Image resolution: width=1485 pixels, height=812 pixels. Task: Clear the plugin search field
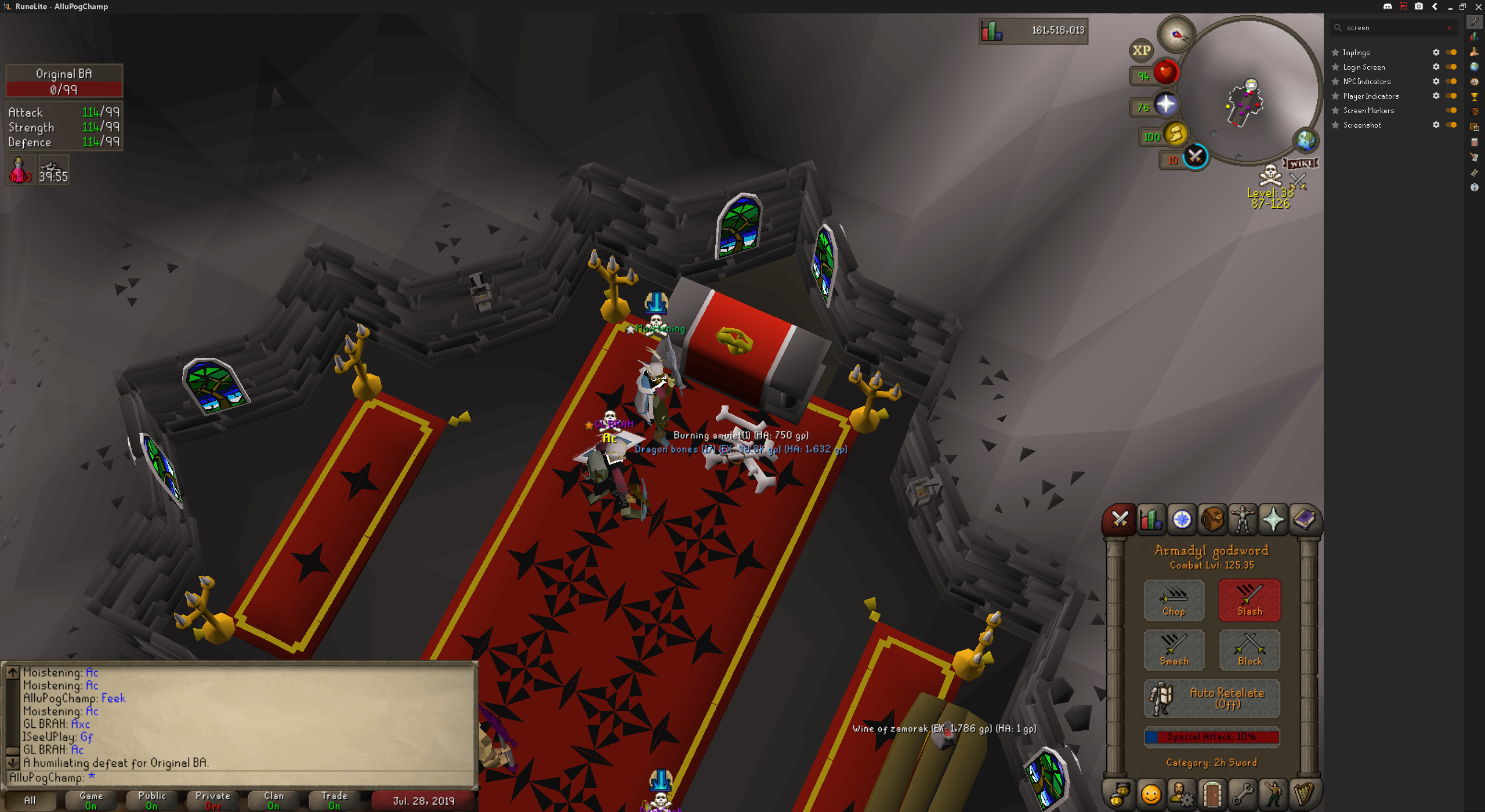(x=1450, y=28)
